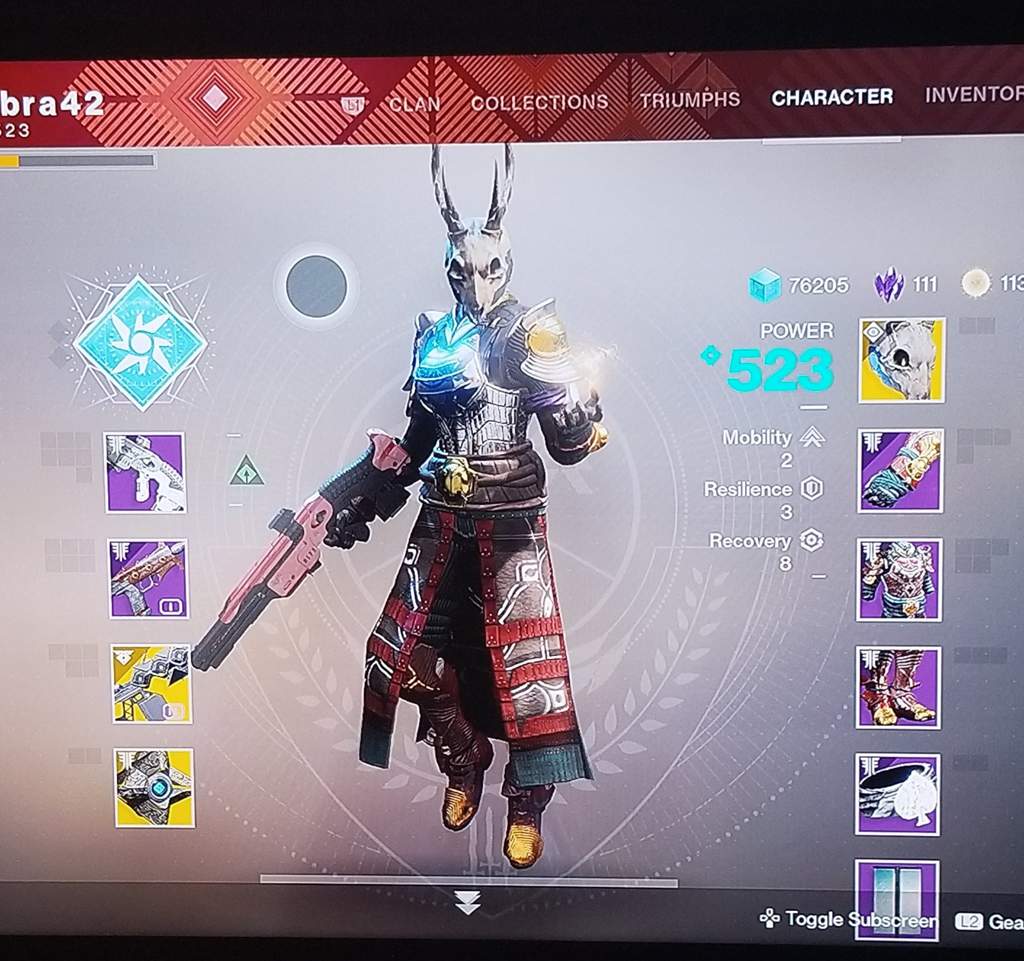1024x961 pixels.
Task: Select the energy weapon slot
Action: click(148, 578)
